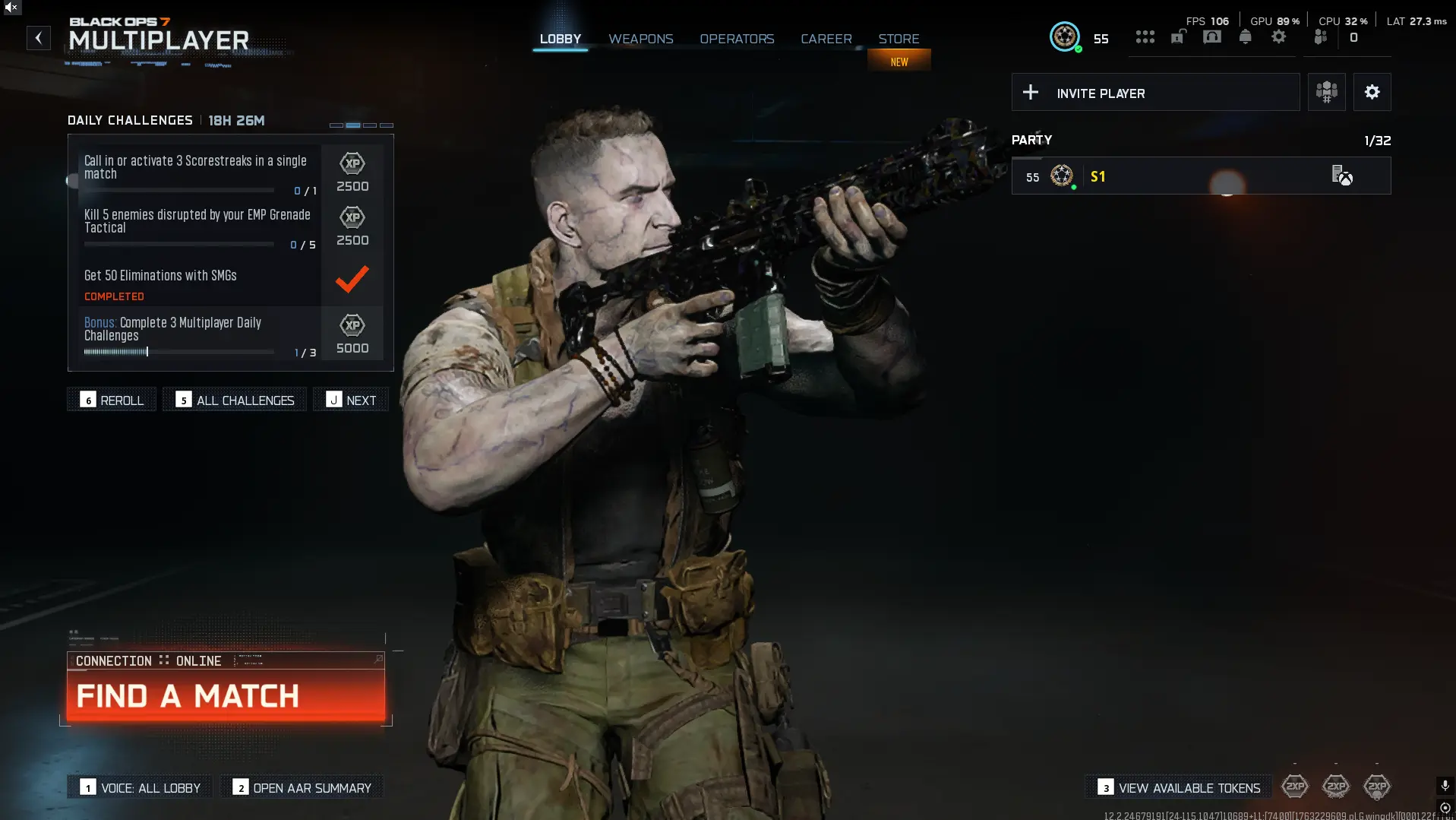1456x820 pixels.
Task: Select party member S1 in the party list
Action: tap(1200, 176)
